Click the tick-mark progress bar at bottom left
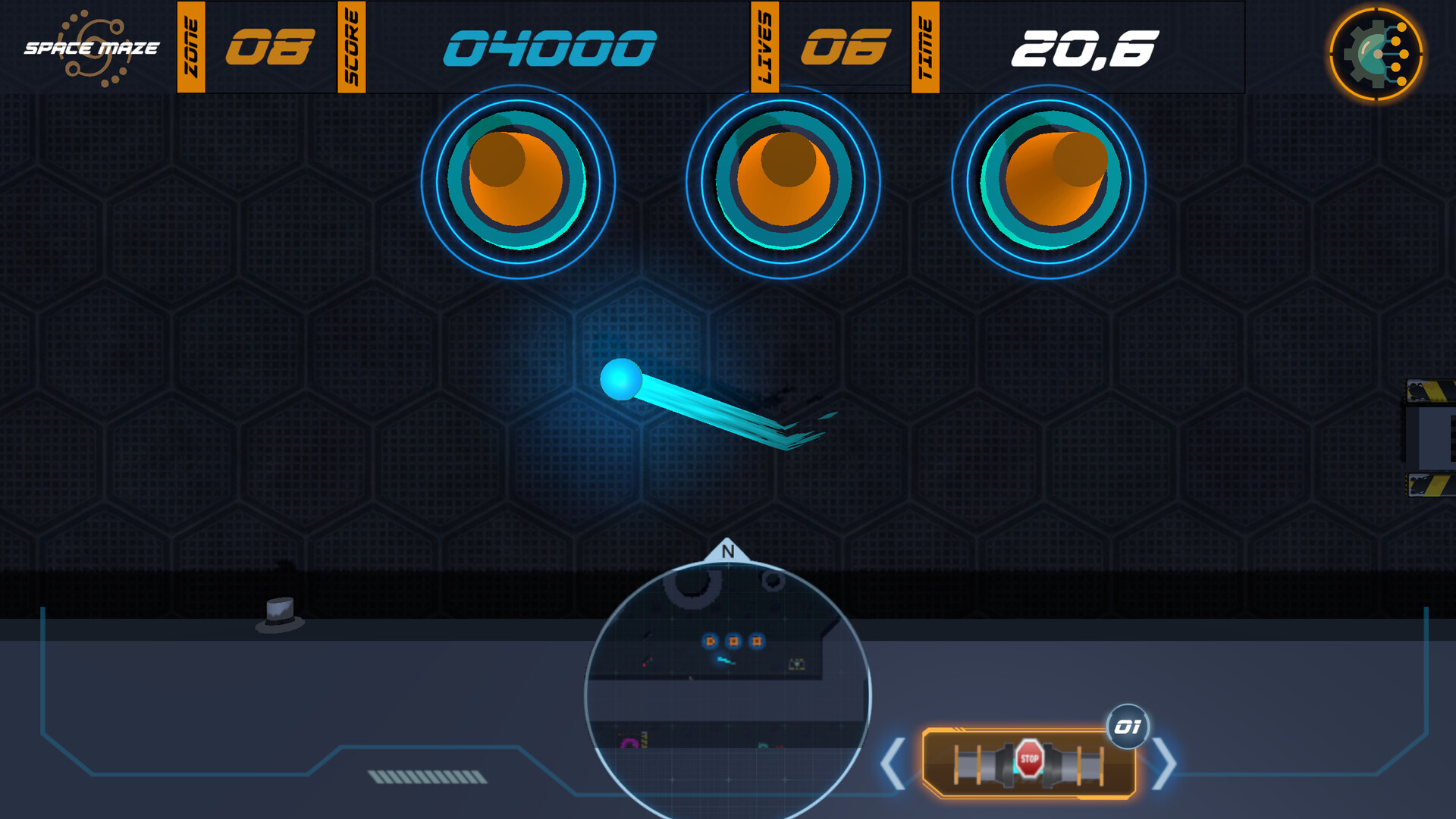The width and height of the screenshot is (1456, 819). pos(427,777)
